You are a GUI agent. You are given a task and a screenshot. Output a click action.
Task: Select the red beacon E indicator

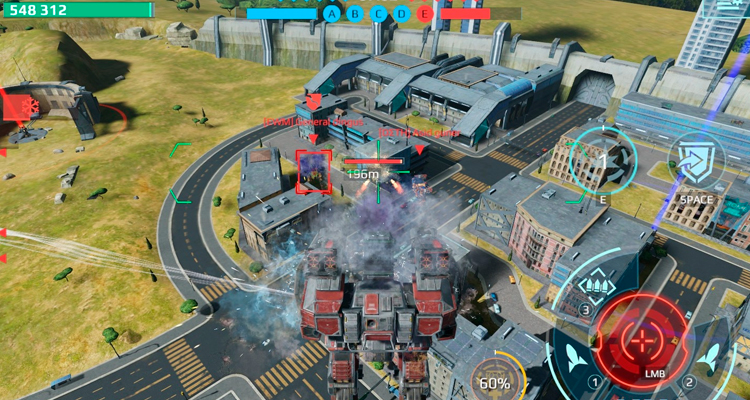426,13
